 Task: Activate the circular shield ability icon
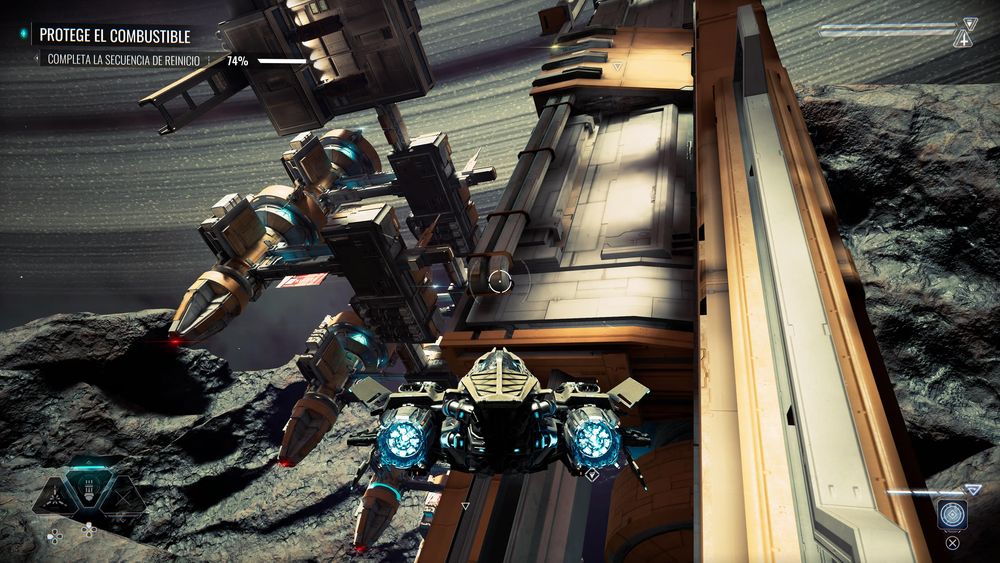952,513
